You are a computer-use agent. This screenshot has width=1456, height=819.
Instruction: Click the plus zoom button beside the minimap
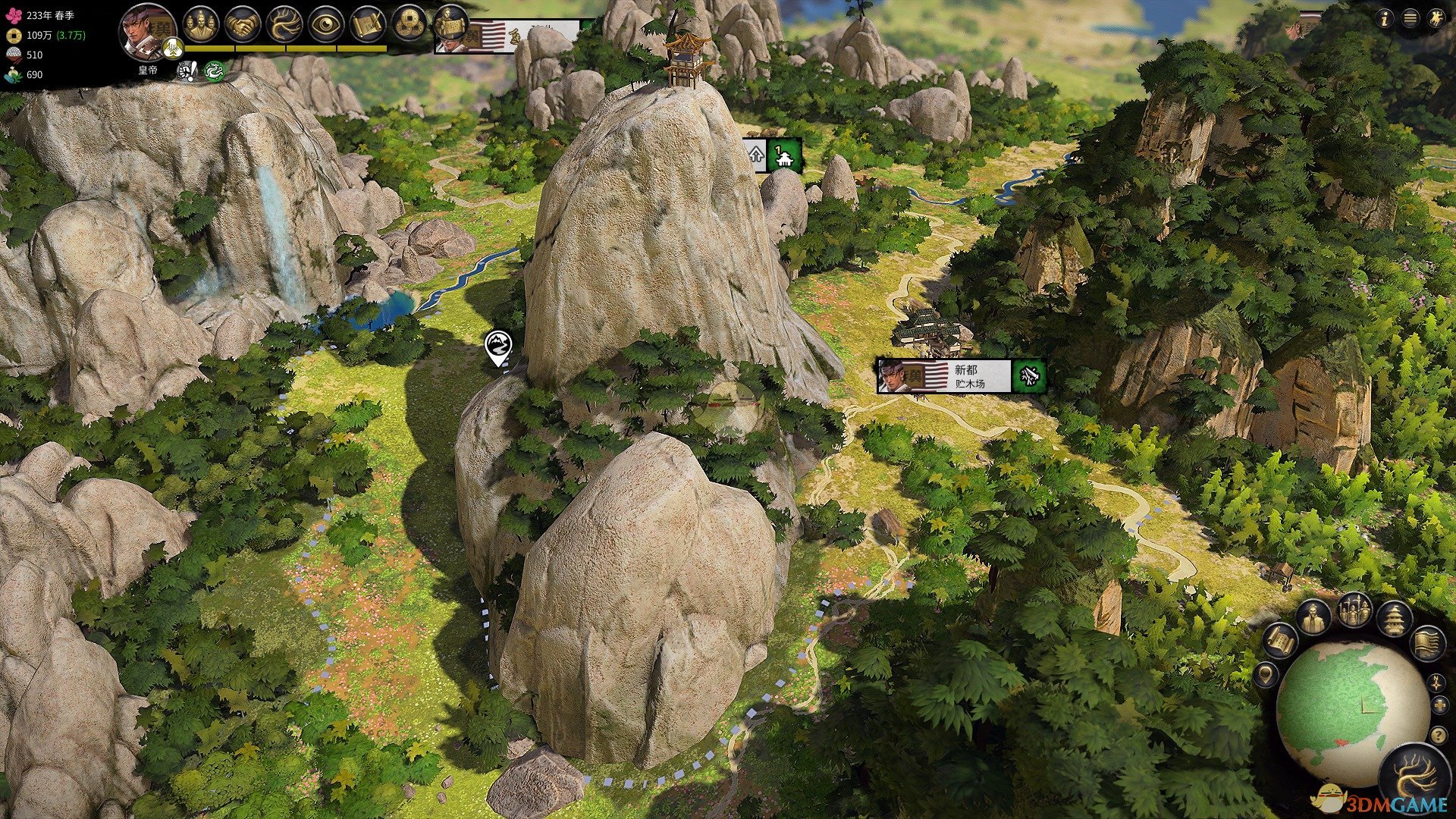(x=1439, y=706)
